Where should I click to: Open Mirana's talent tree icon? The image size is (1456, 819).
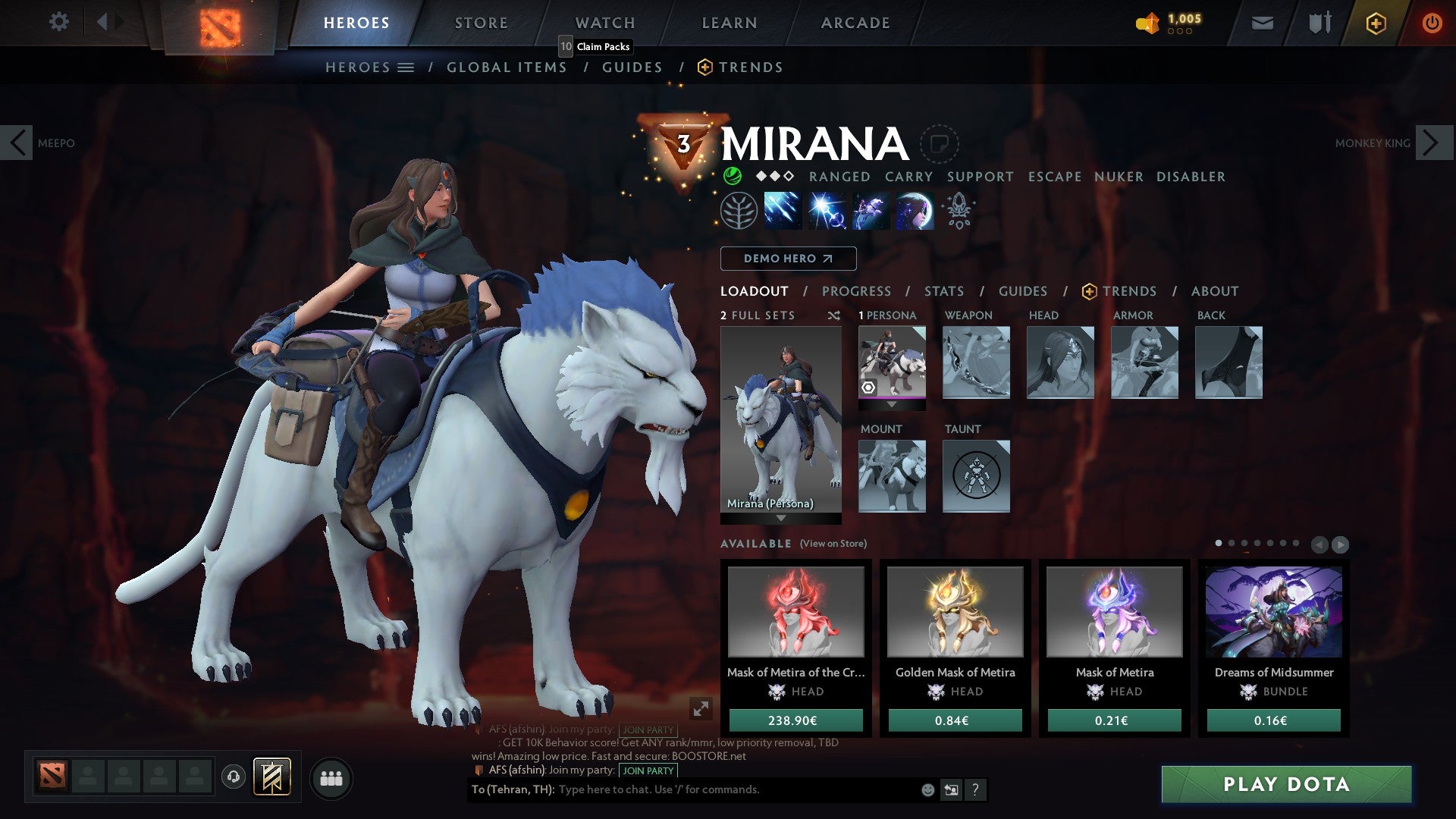[739, 212]
